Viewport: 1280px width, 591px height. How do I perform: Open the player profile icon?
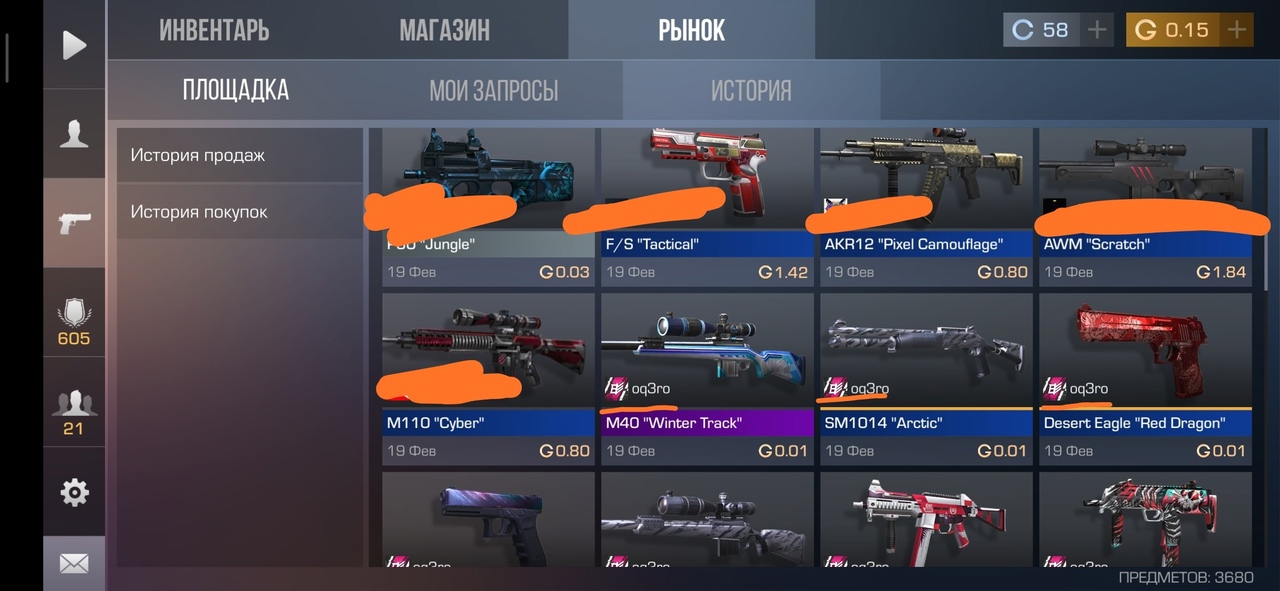[74, 134]
